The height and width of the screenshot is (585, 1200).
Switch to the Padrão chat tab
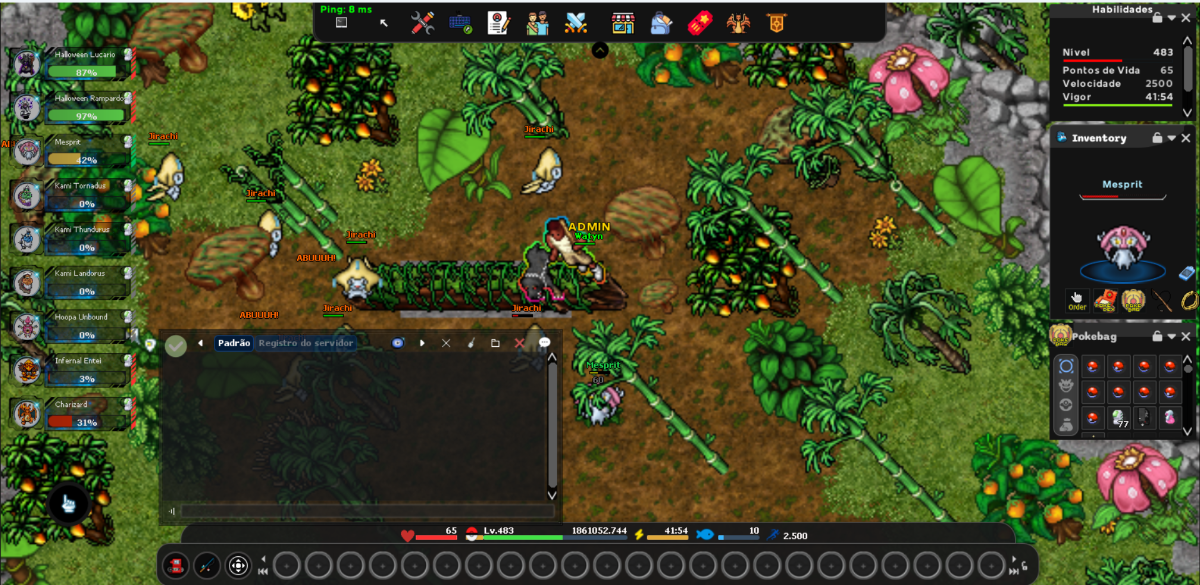pyautogui.click(x=234, y=343)
